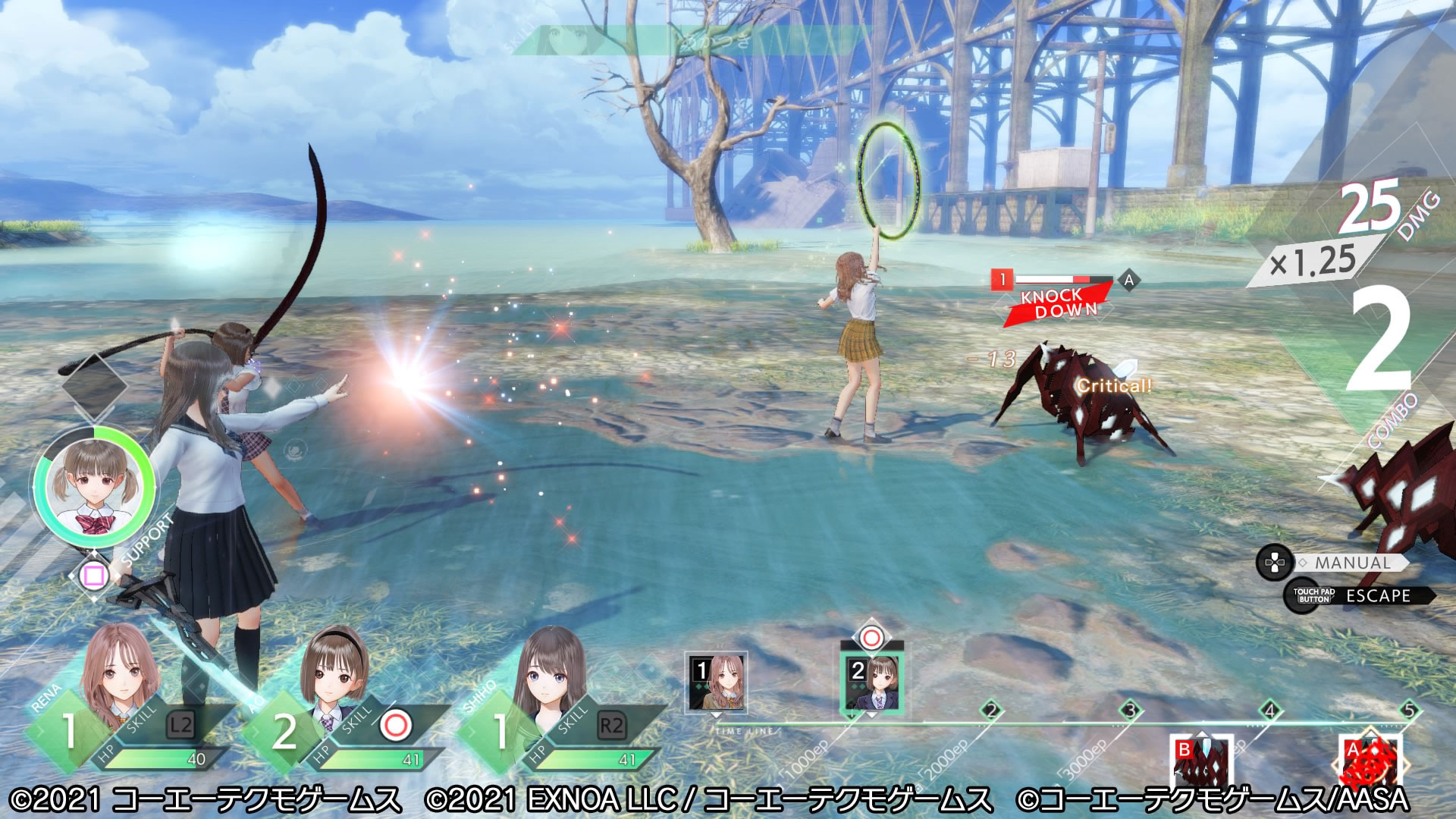This screenshot has height=819, width=1456.
Task: Select timeline card numbered 1
Action: pos(717,682)
